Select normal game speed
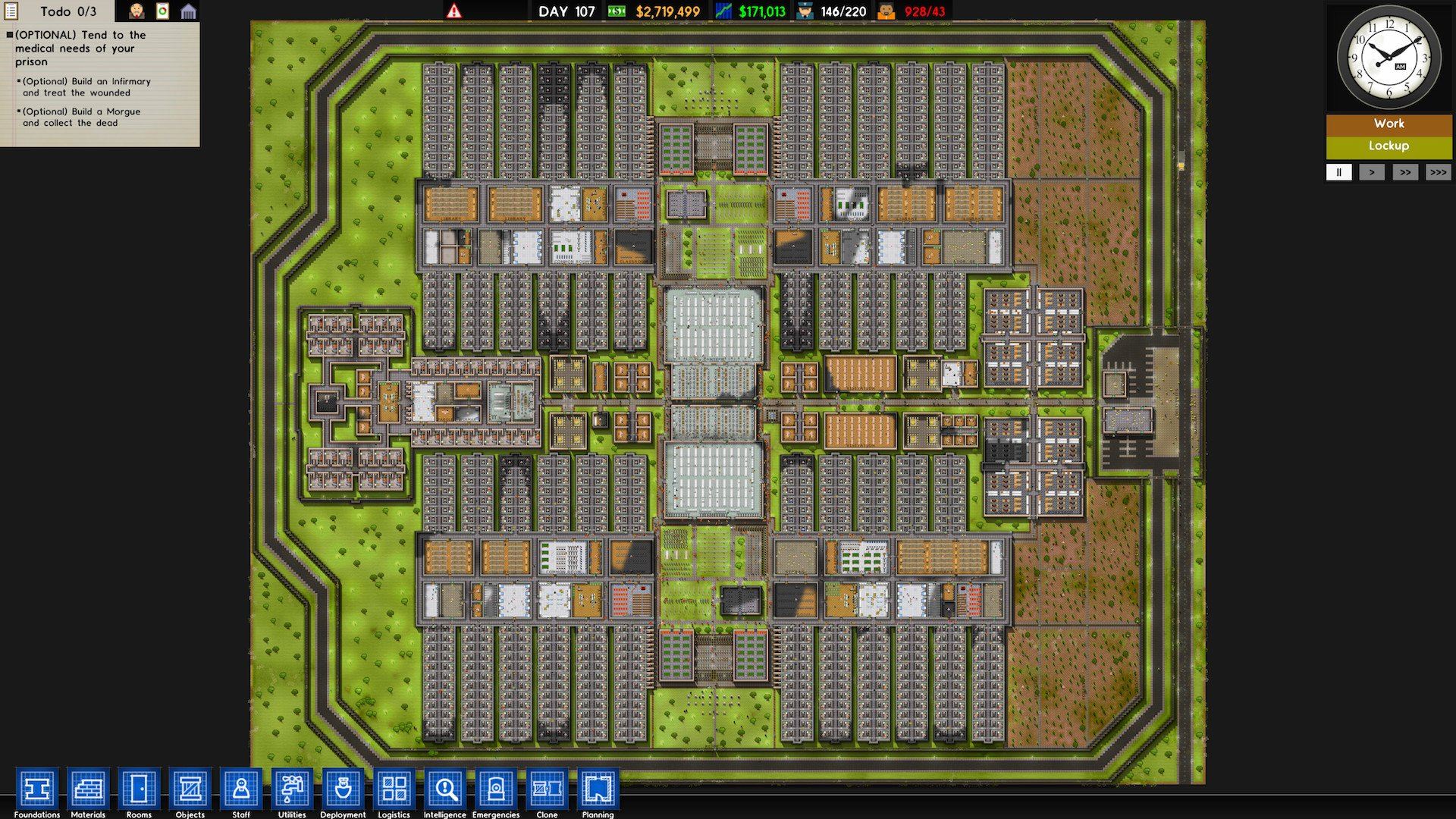 click(x=1372, y=172)
